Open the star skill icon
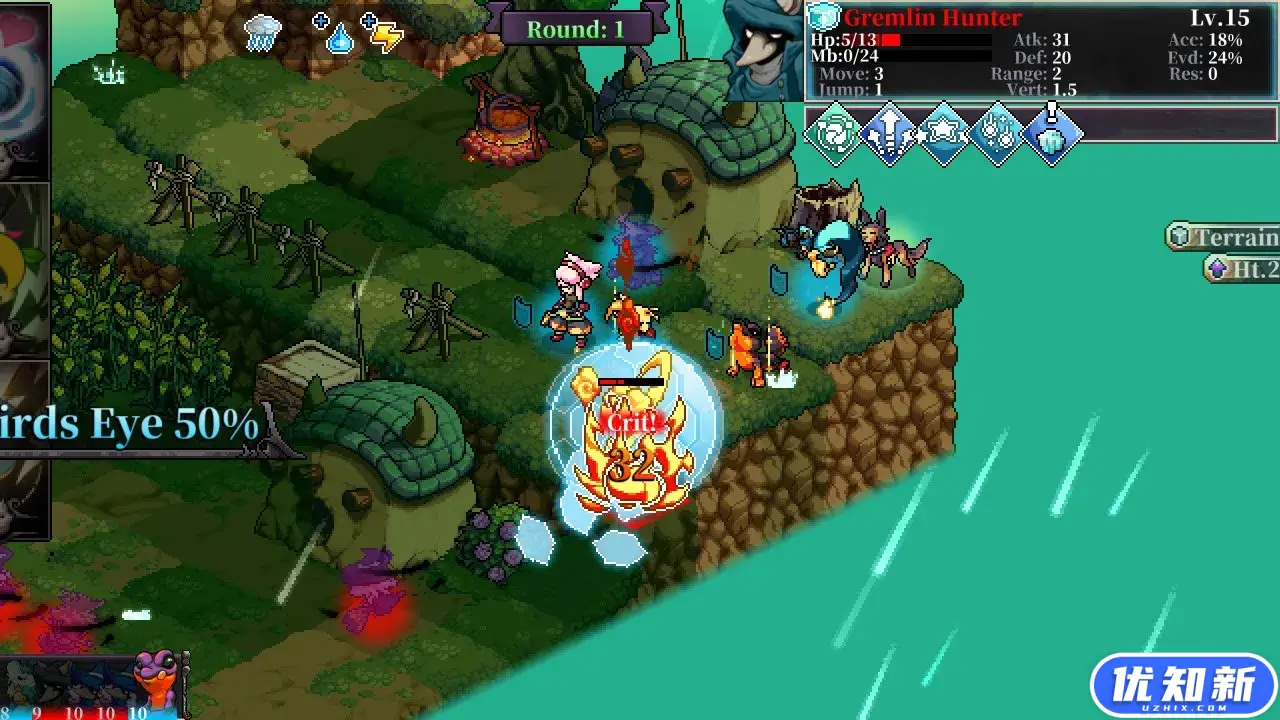1280x720 pixels. click(943, 135)
